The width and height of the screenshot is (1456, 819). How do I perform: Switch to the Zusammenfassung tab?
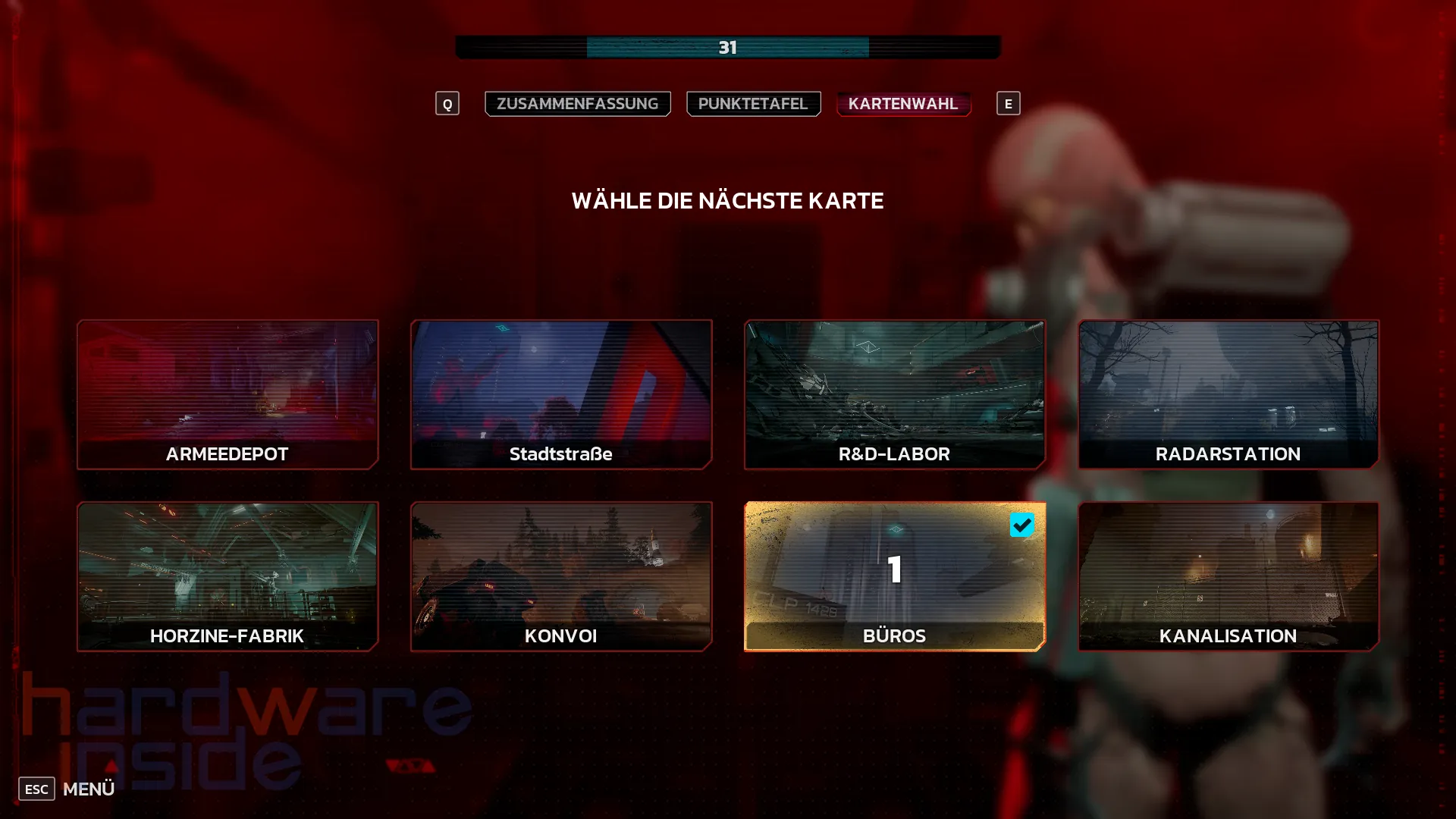pyautogui.click(x=577, y=104)
